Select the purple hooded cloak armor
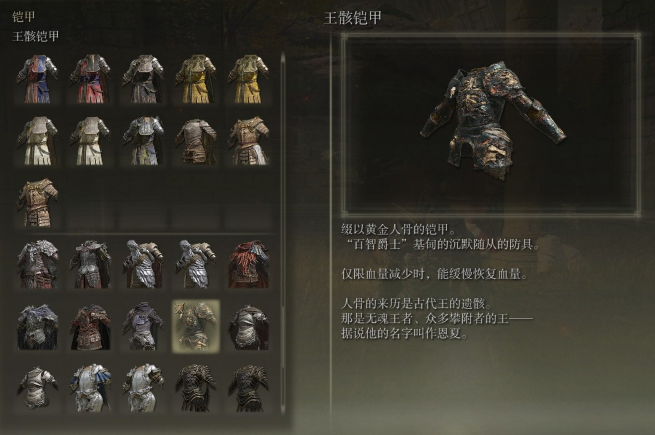 pyautogui.click(x=143, y=326)
